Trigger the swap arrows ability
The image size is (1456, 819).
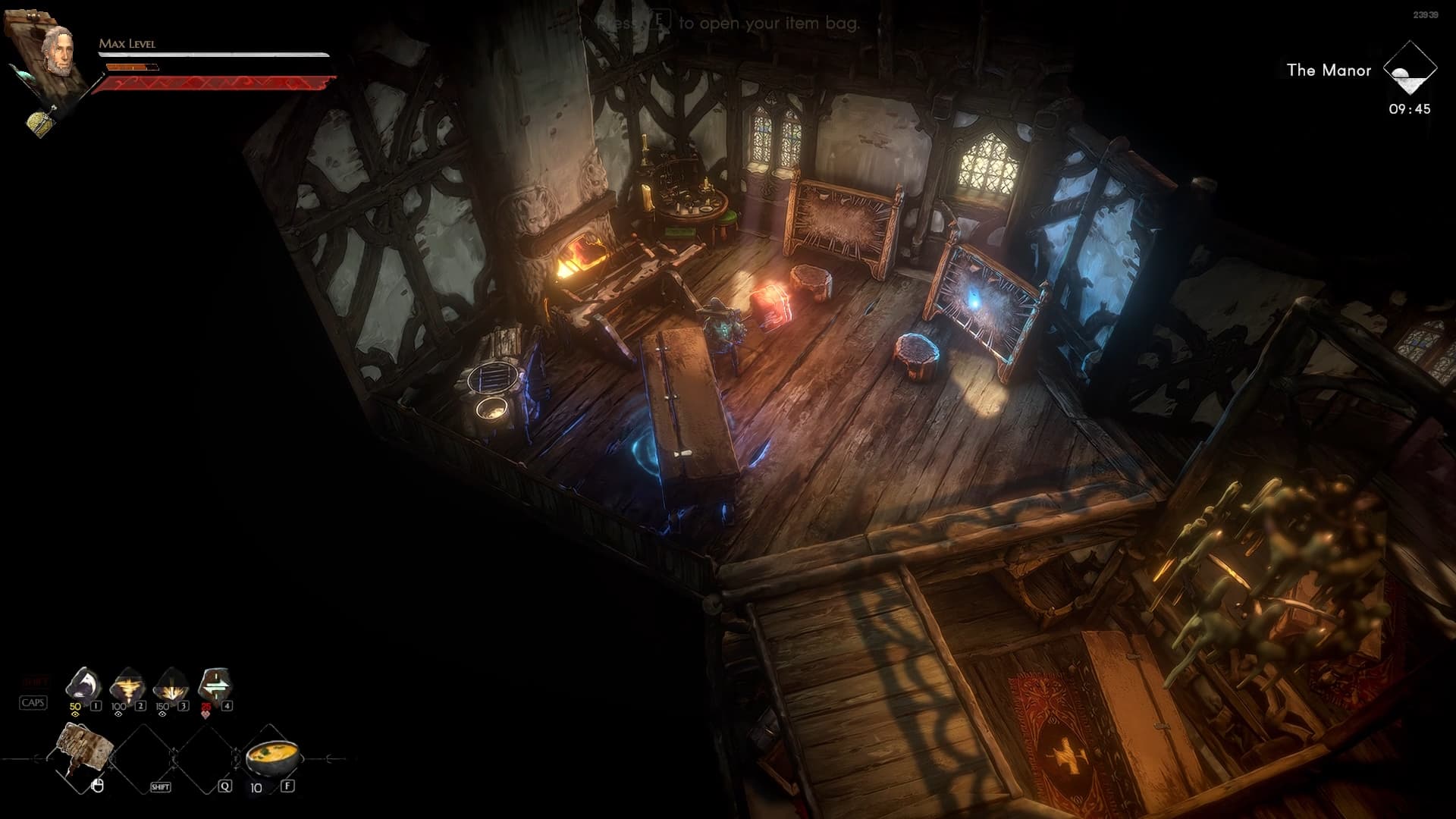(215, 685)
